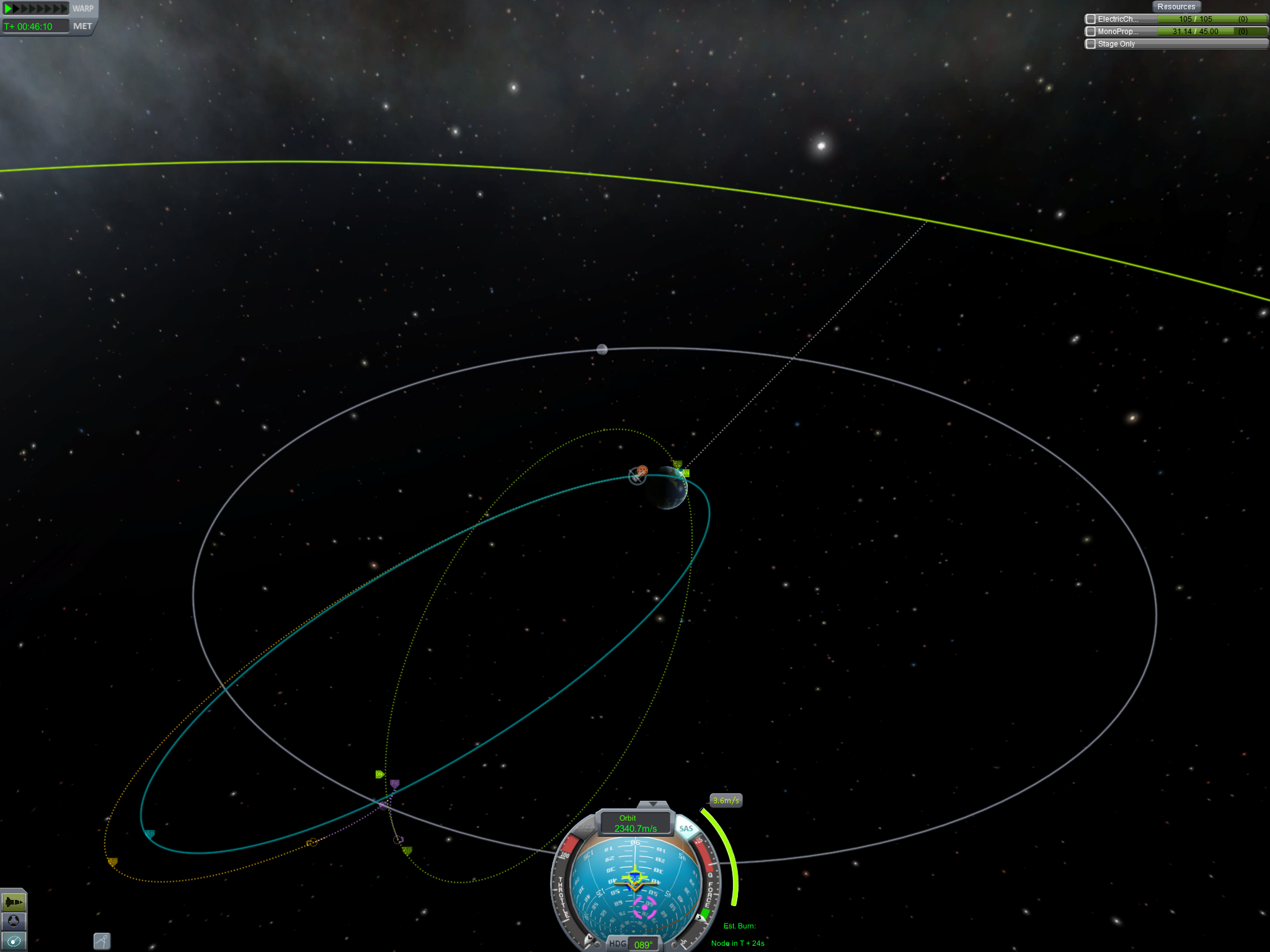
Task: Tick the ElectricCharge resource checkbox
Action: pyautogui.click(x=1091, y=19)
